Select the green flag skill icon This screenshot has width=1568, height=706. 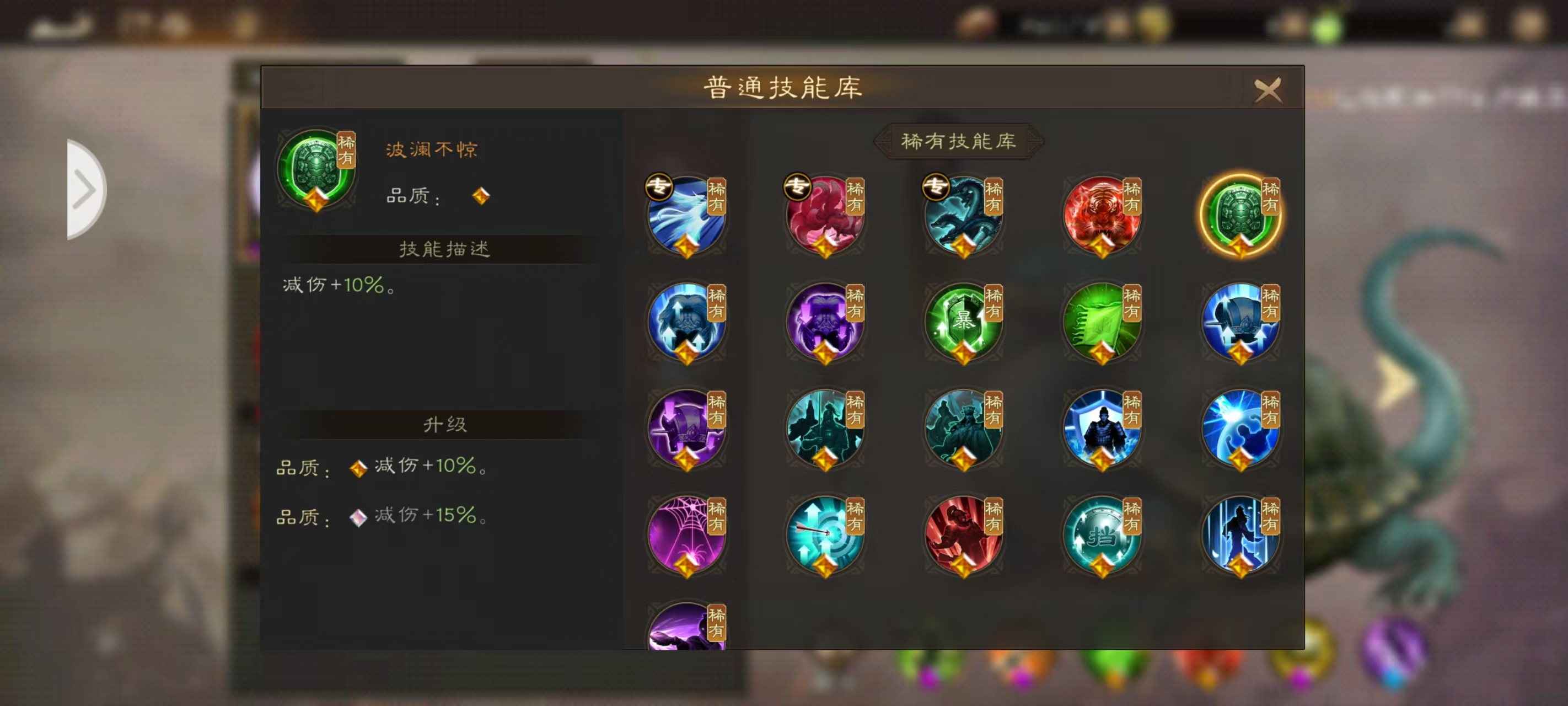(1103, 323)
